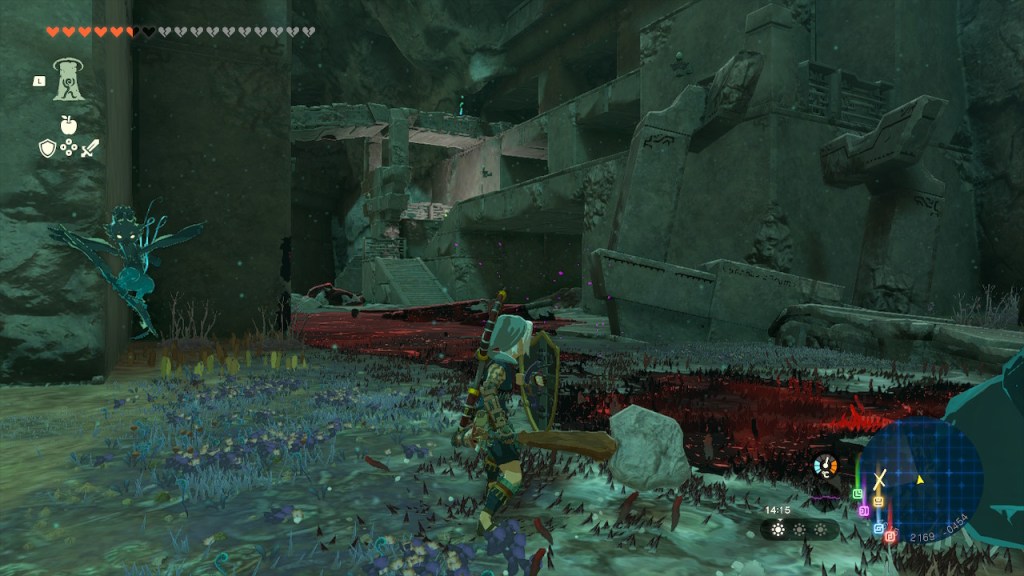Screen dimensions: 1024x576
Task: Select the sword weapon quick-swap icon
Action: click(x=90, y=148)
